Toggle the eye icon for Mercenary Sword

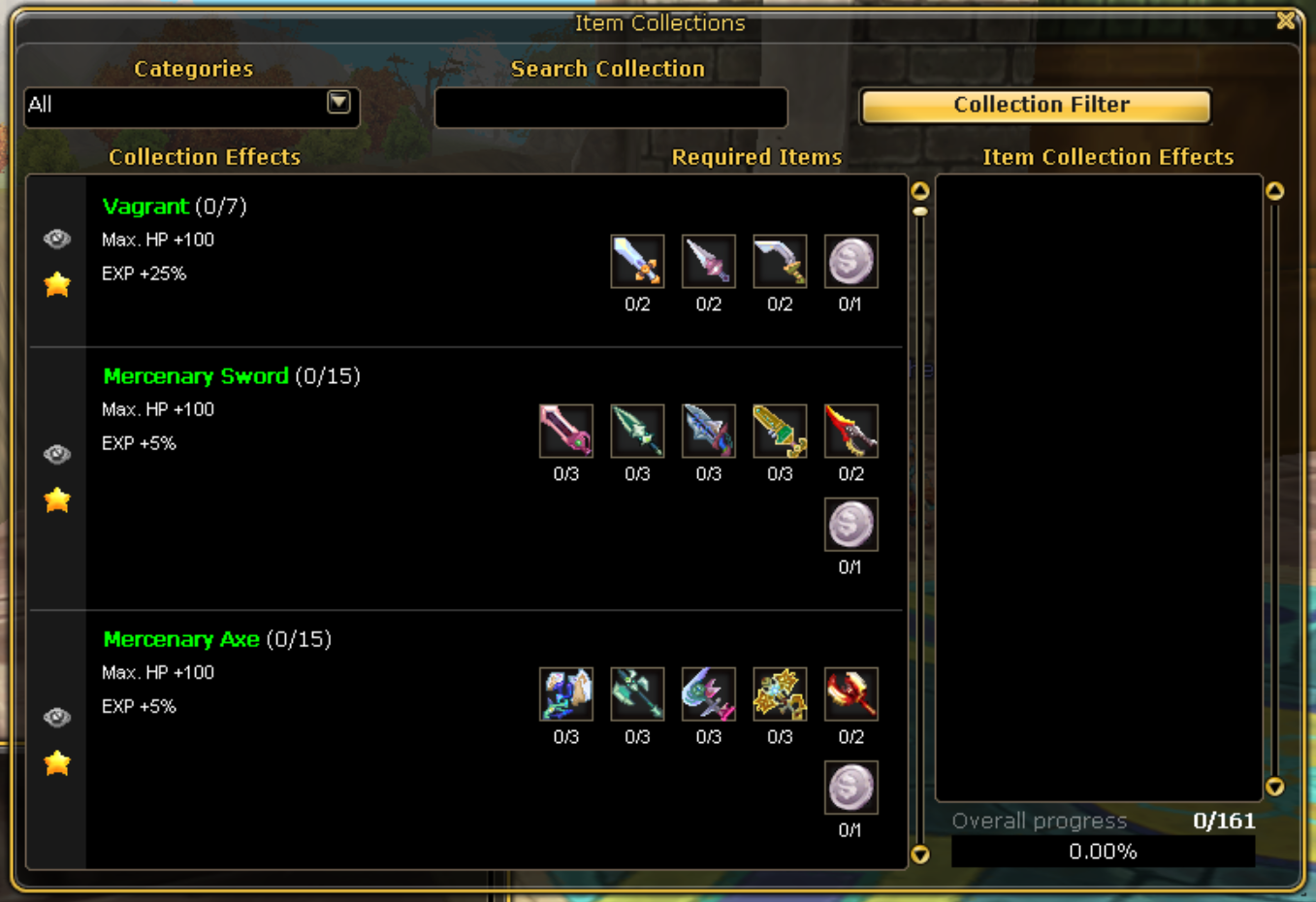coord(57,454)
